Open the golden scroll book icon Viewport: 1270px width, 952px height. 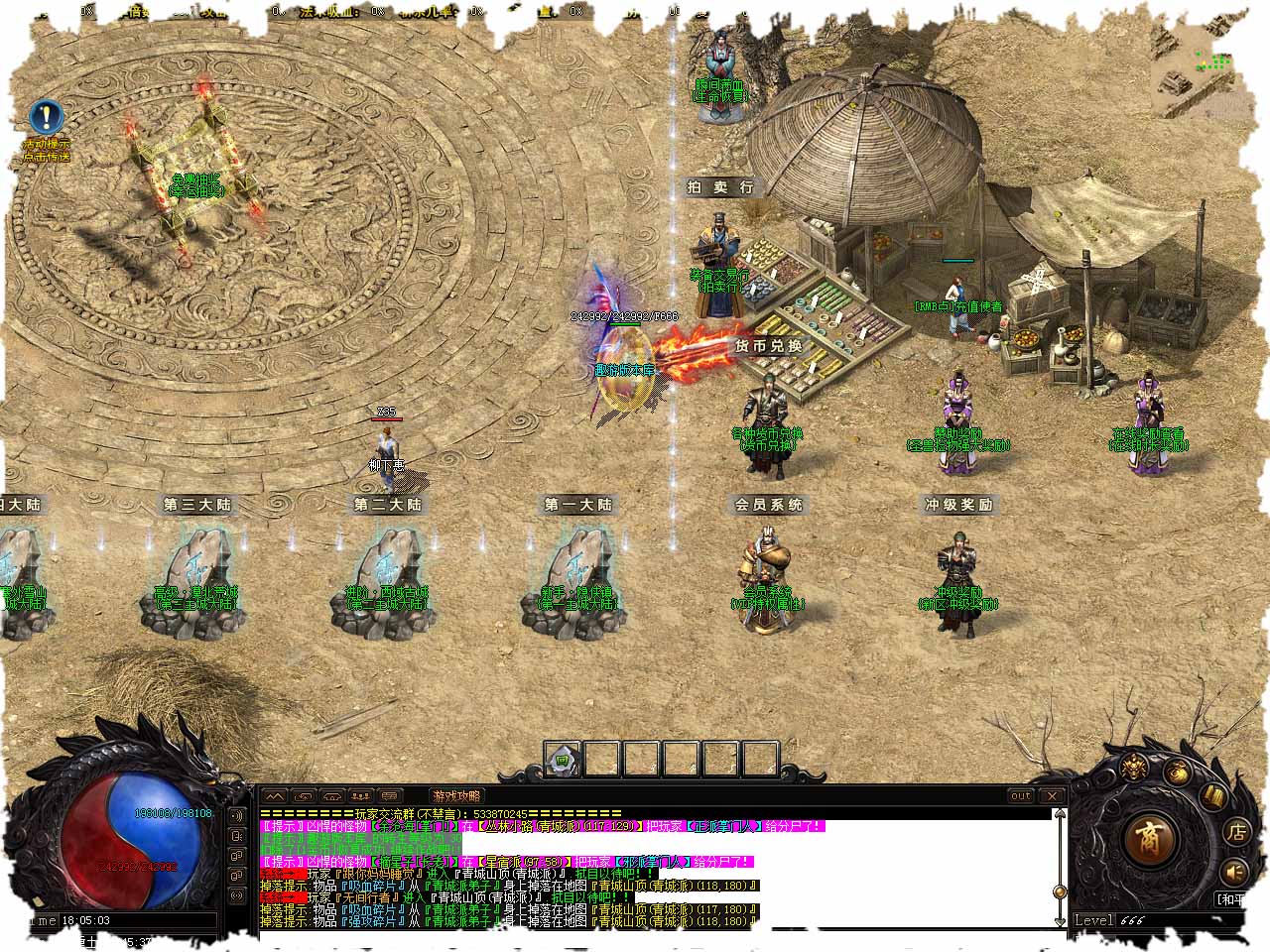1212,794
